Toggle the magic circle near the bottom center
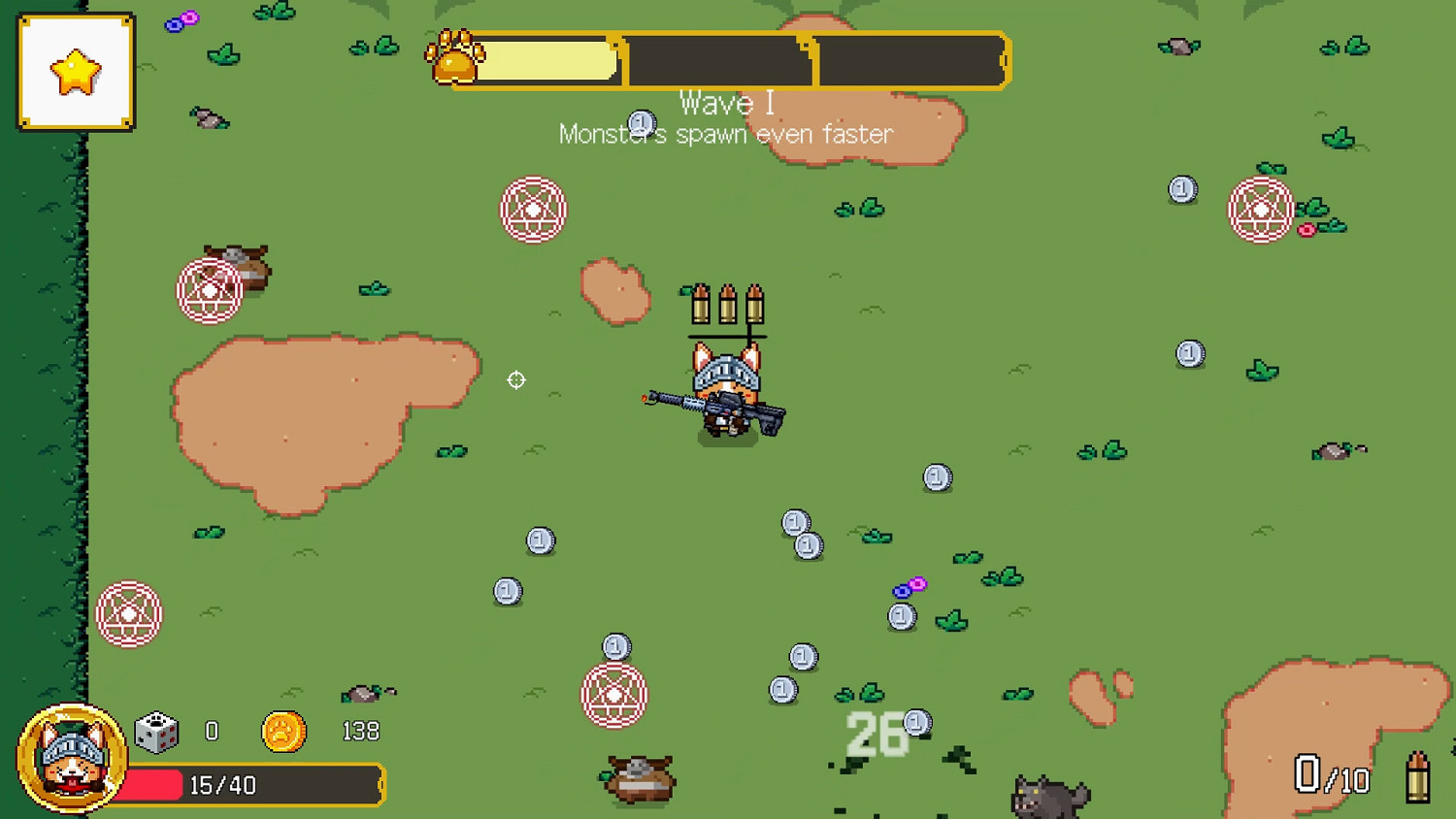1456x819 pixels. pos(614,697)
